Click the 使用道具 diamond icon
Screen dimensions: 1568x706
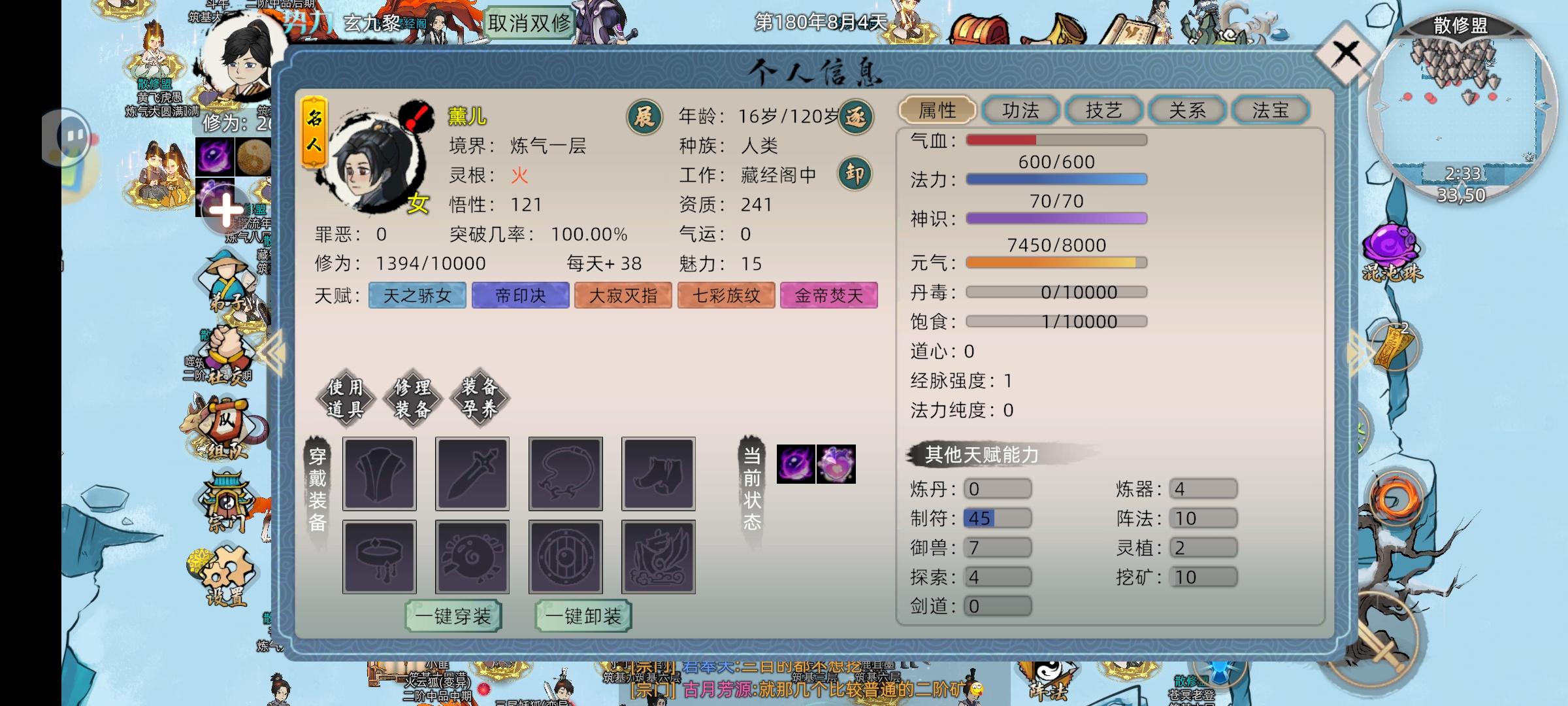(x=346, y=397)
